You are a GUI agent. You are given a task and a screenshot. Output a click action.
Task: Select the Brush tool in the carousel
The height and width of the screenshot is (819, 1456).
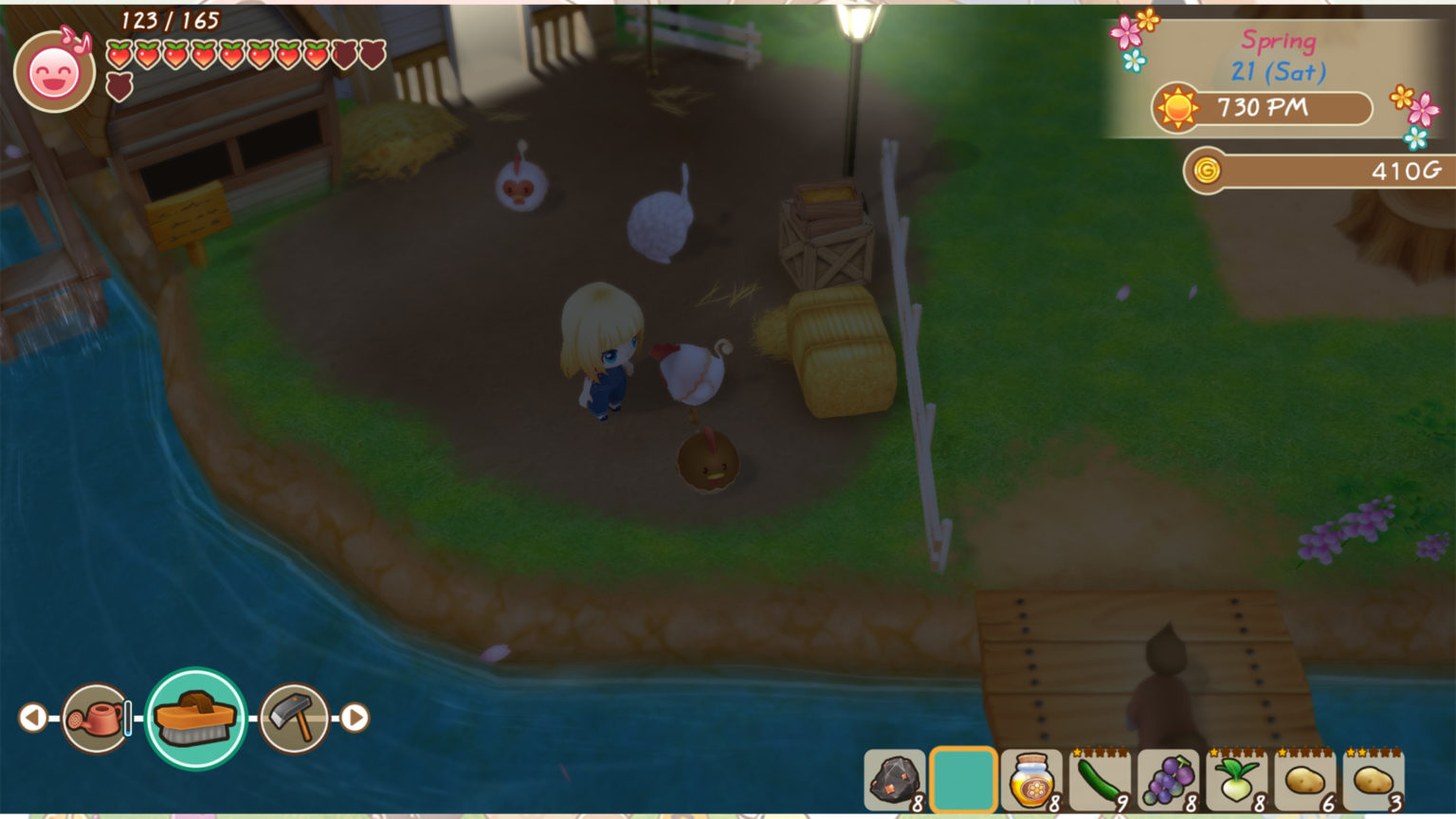194,718
